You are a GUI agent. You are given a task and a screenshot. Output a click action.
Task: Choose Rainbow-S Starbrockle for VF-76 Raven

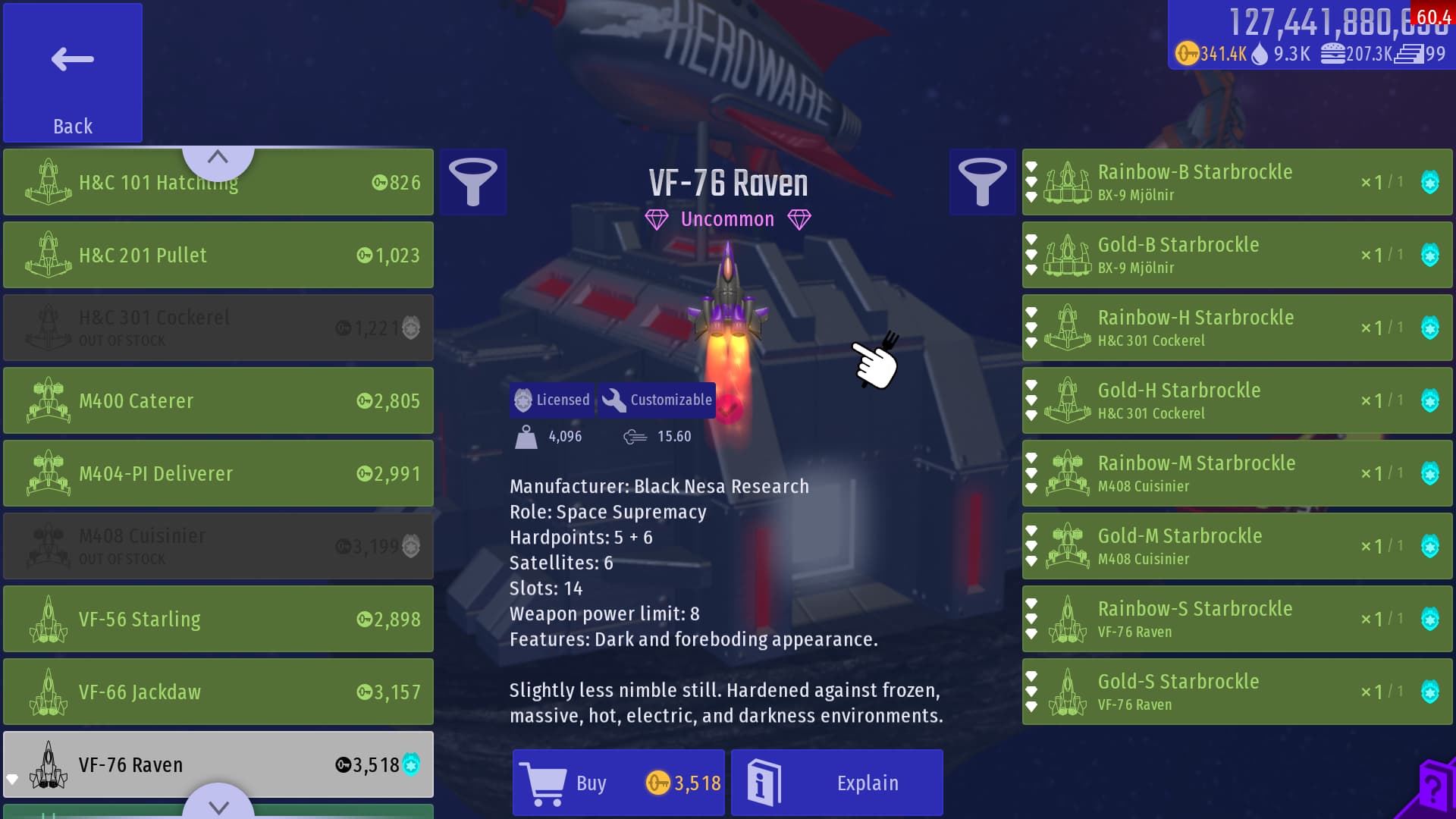coord(1236,619)
